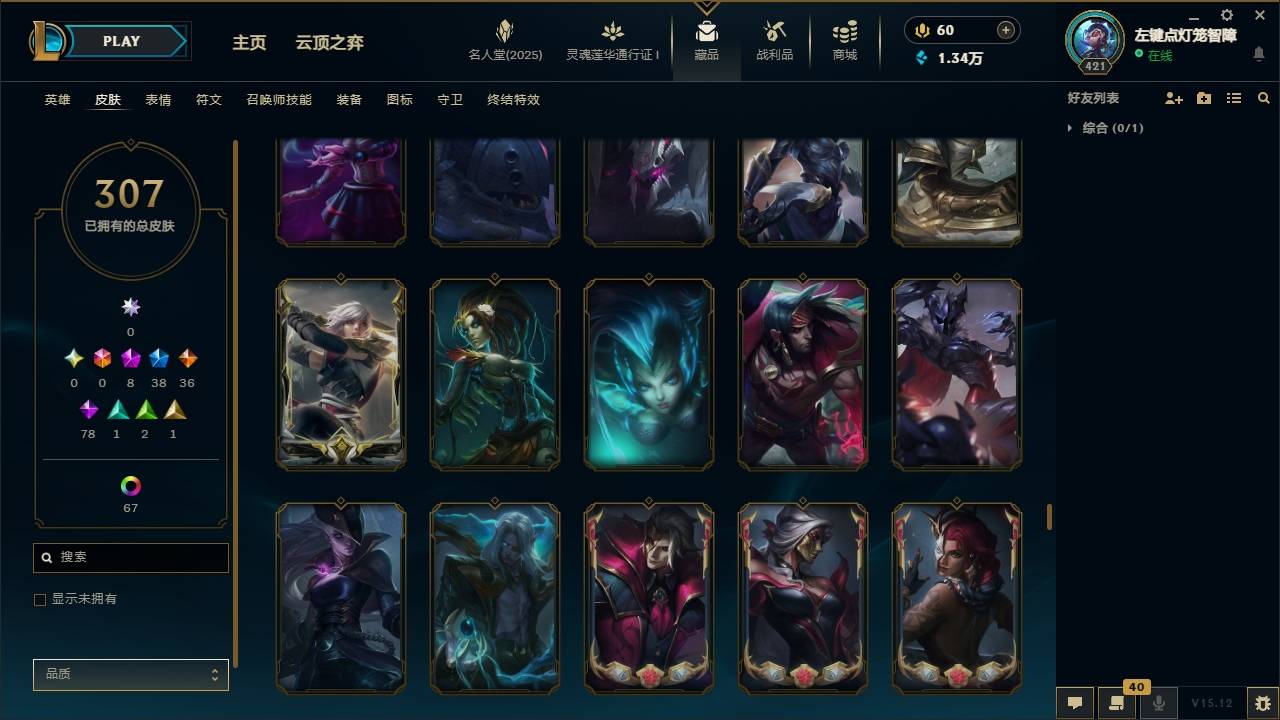
Task: Open the chat conversations bubble icon
Action: coord(1074,703)
